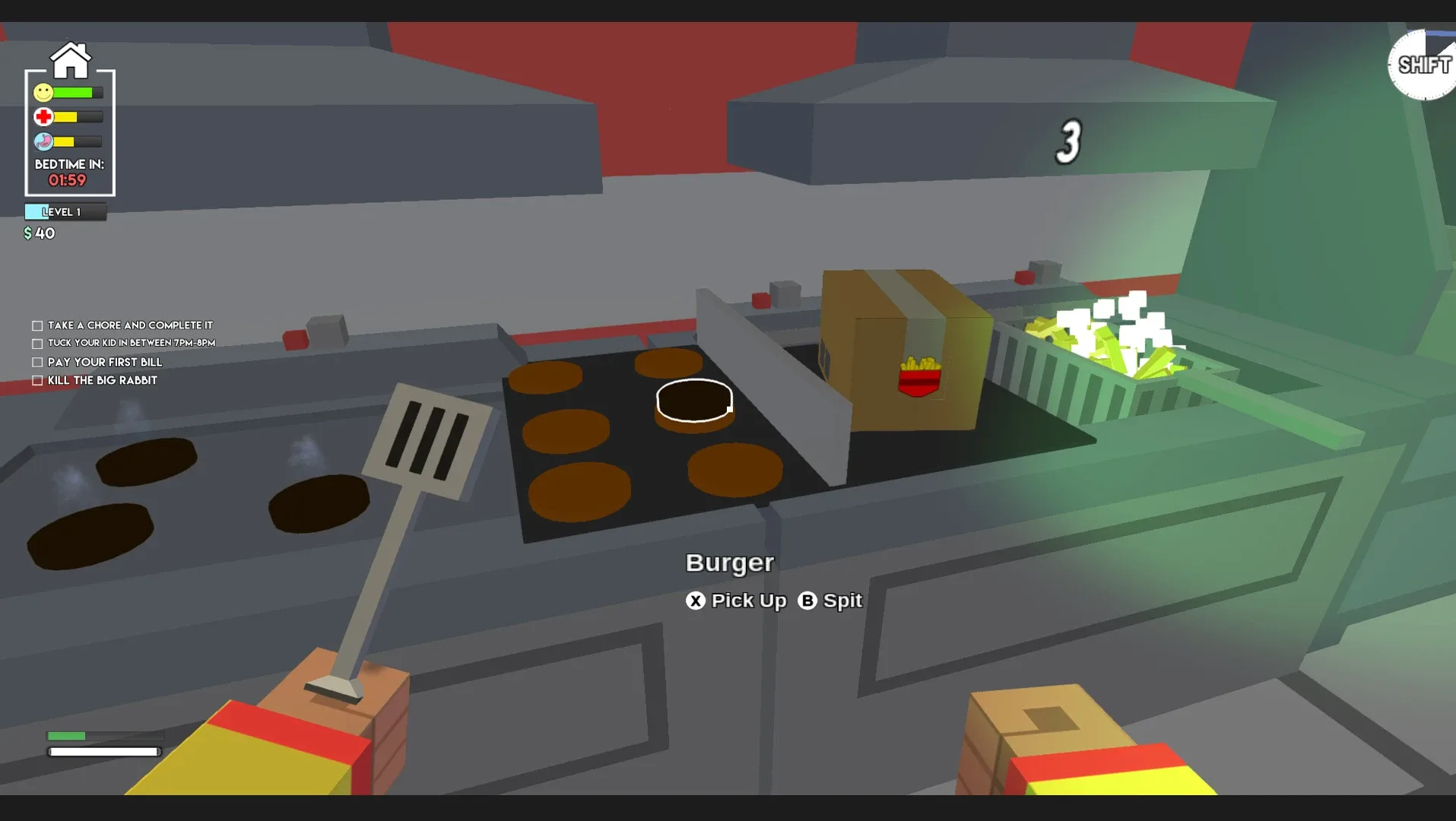Select the stomach hunger icon
This screenshot has width=1456, height=821.
(43, 141)
